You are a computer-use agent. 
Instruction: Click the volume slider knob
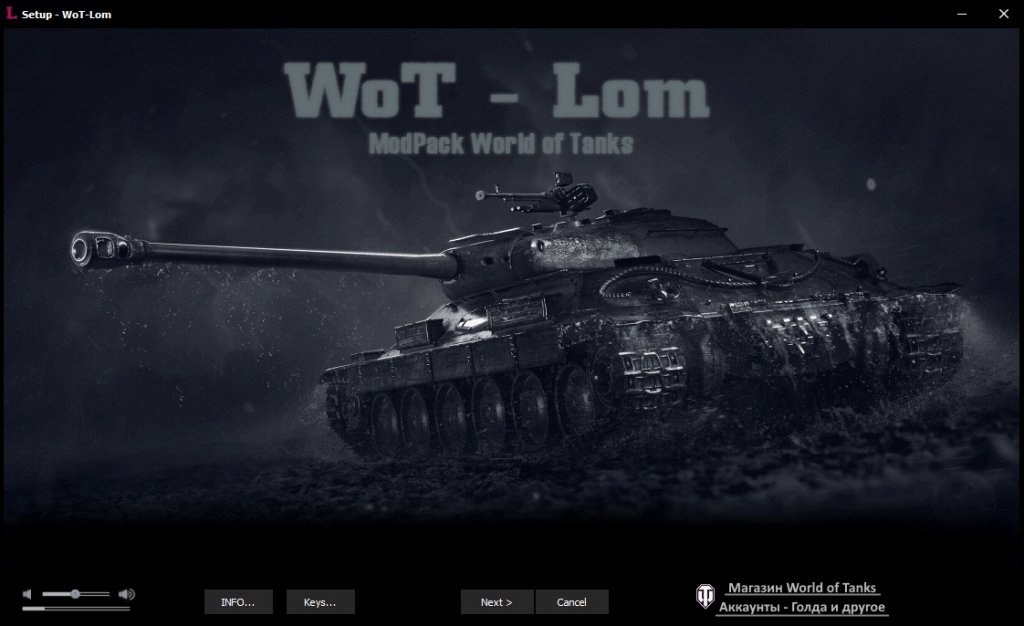(x=75, y=594)
